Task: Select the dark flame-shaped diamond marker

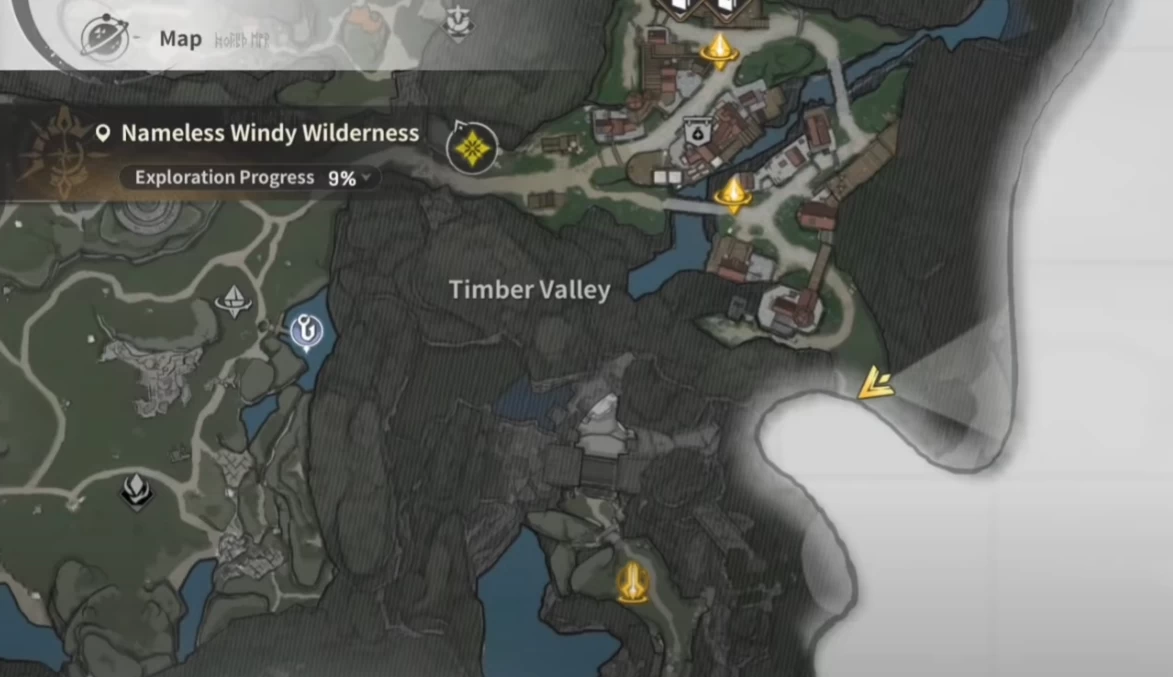Action: point(136,490)
